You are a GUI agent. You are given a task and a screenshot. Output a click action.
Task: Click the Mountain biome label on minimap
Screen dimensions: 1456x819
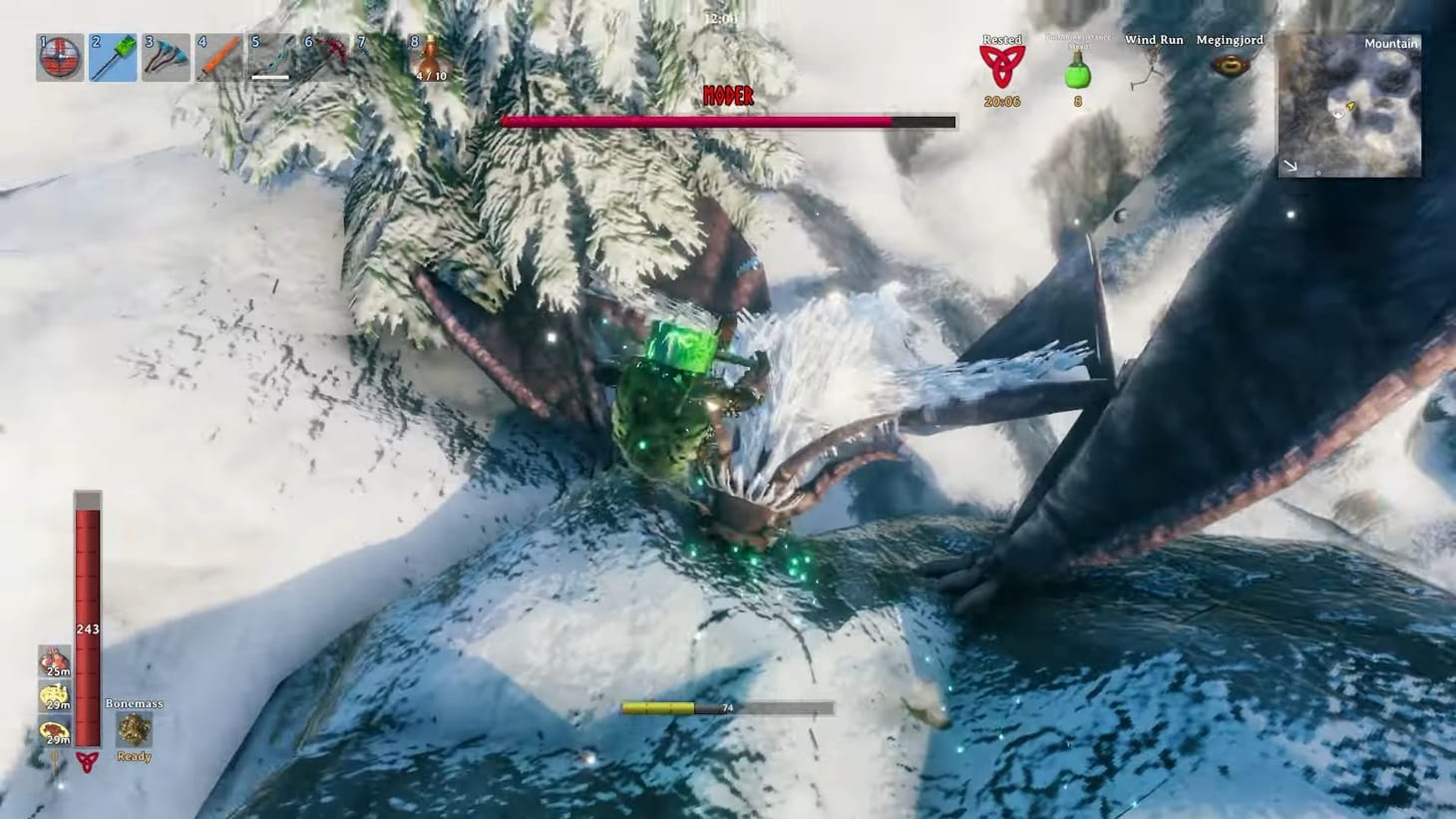1392,44
